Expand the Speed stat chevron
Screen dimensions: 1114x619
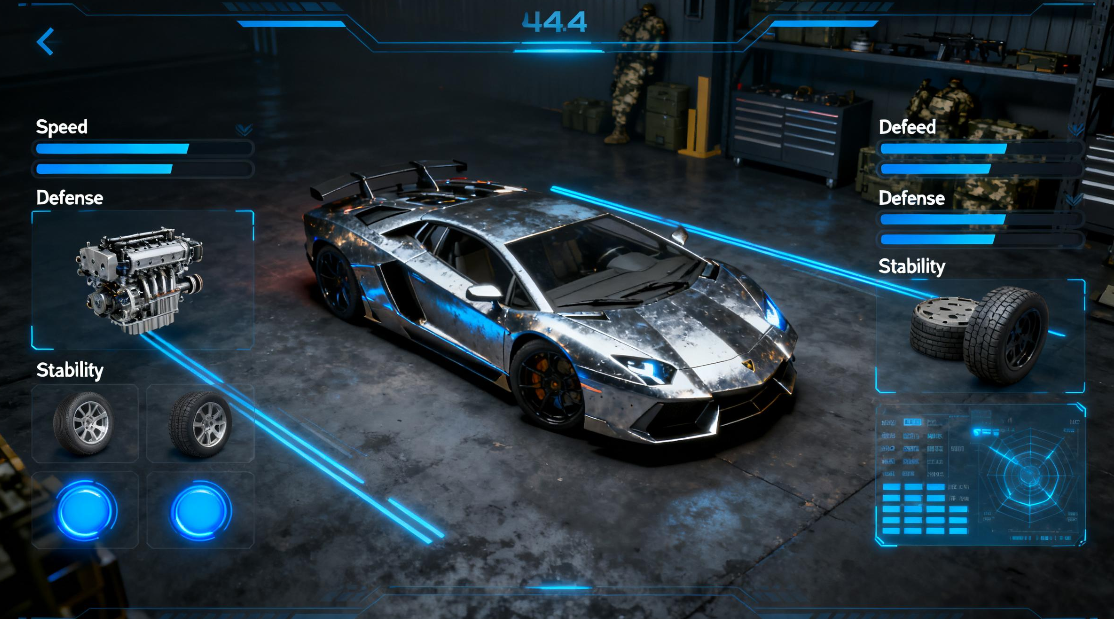point(243,130)
